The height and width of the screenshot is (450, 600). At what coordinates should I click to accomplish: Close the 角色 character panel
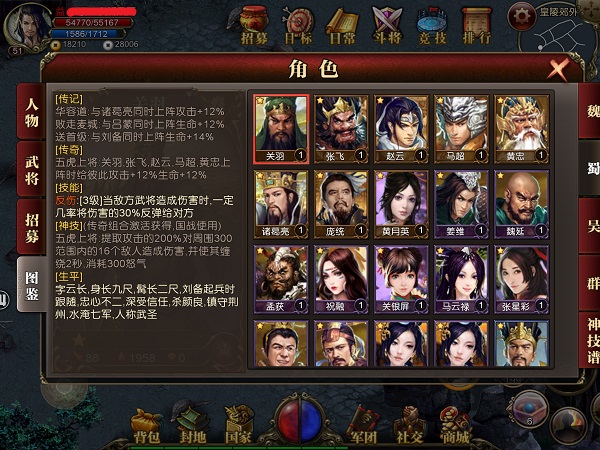(x=559, y=69)
